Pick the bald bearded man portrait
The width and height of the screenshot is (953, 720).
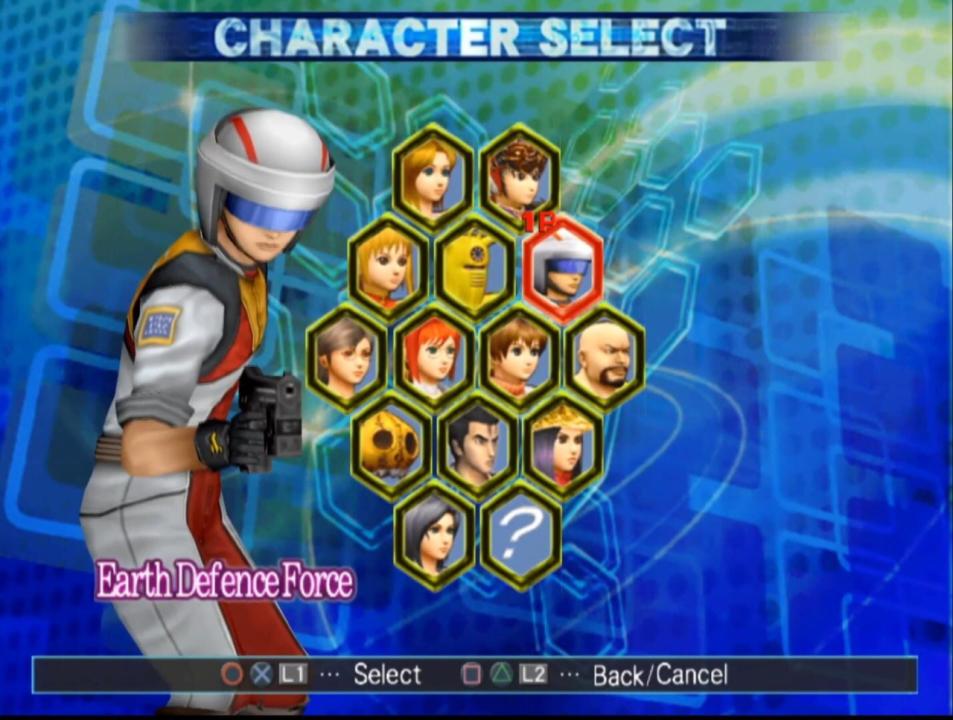click(x=605, y=356)
